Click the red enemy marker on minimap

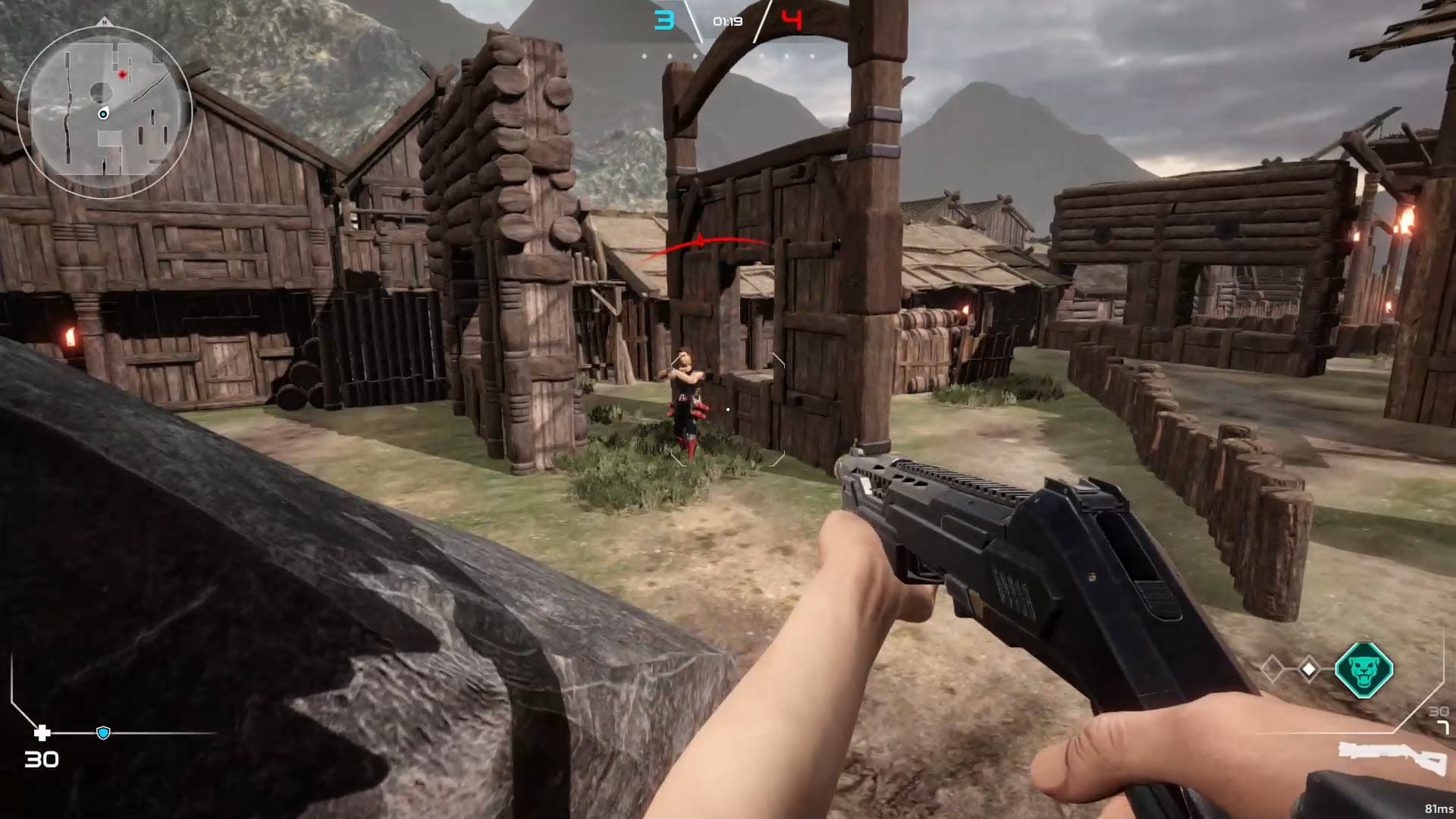(122, 74)
